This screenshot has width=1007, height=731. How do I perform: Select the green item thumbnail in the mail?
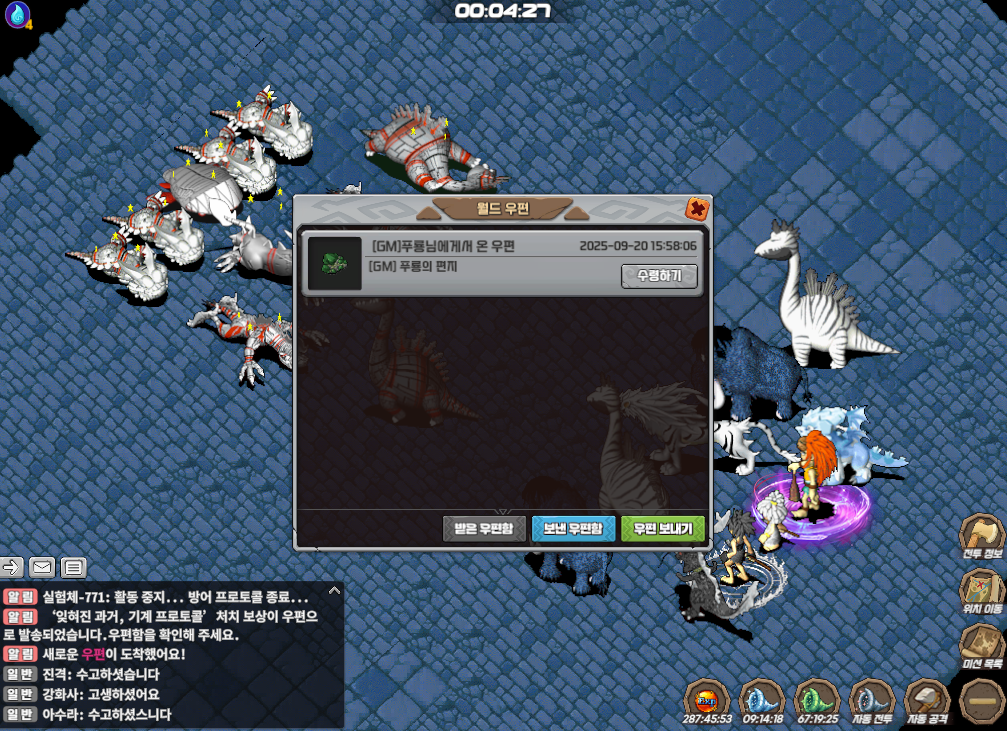[334, 264]
